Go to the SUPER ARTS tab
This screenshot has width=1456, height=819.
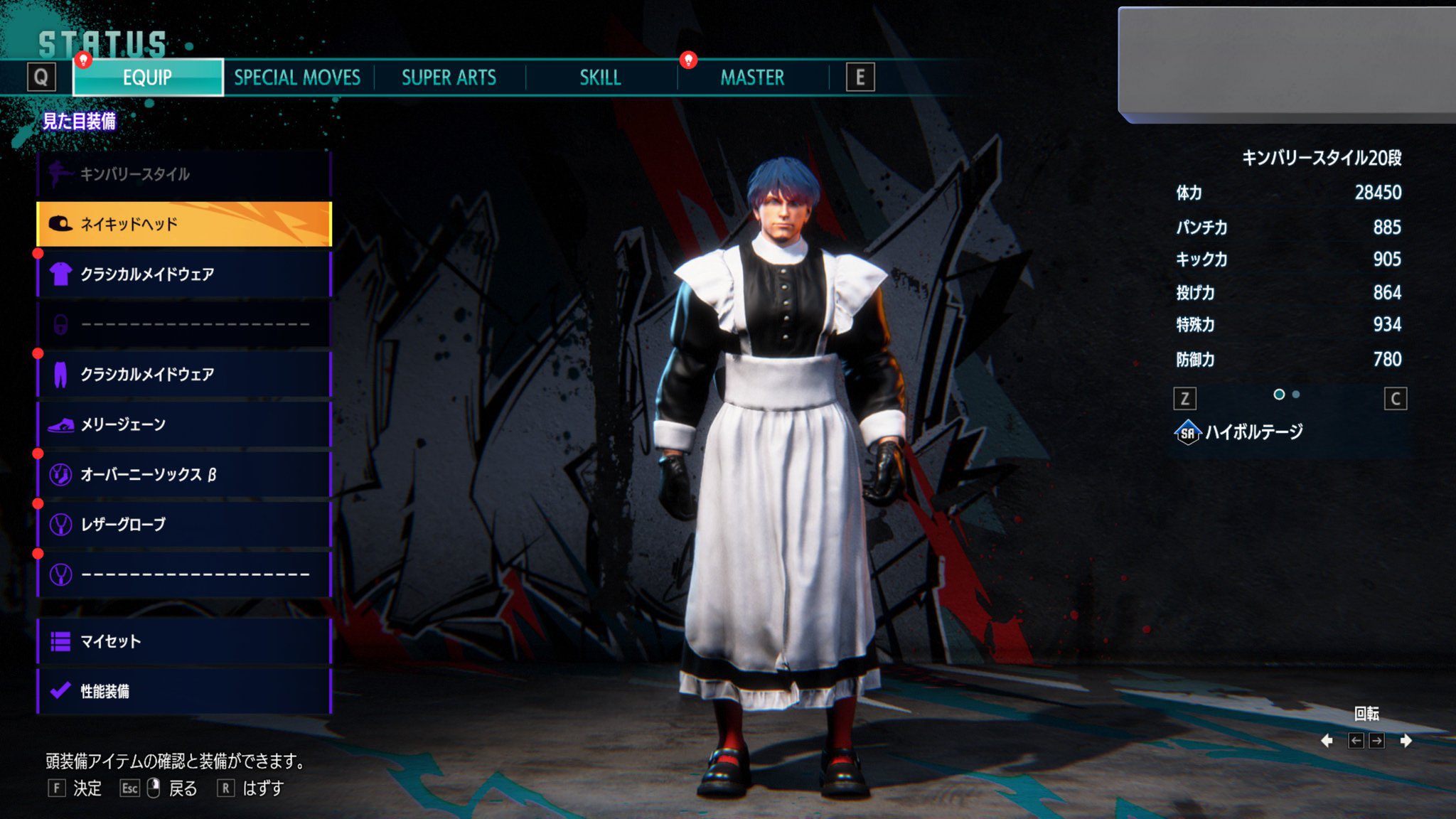449,77
